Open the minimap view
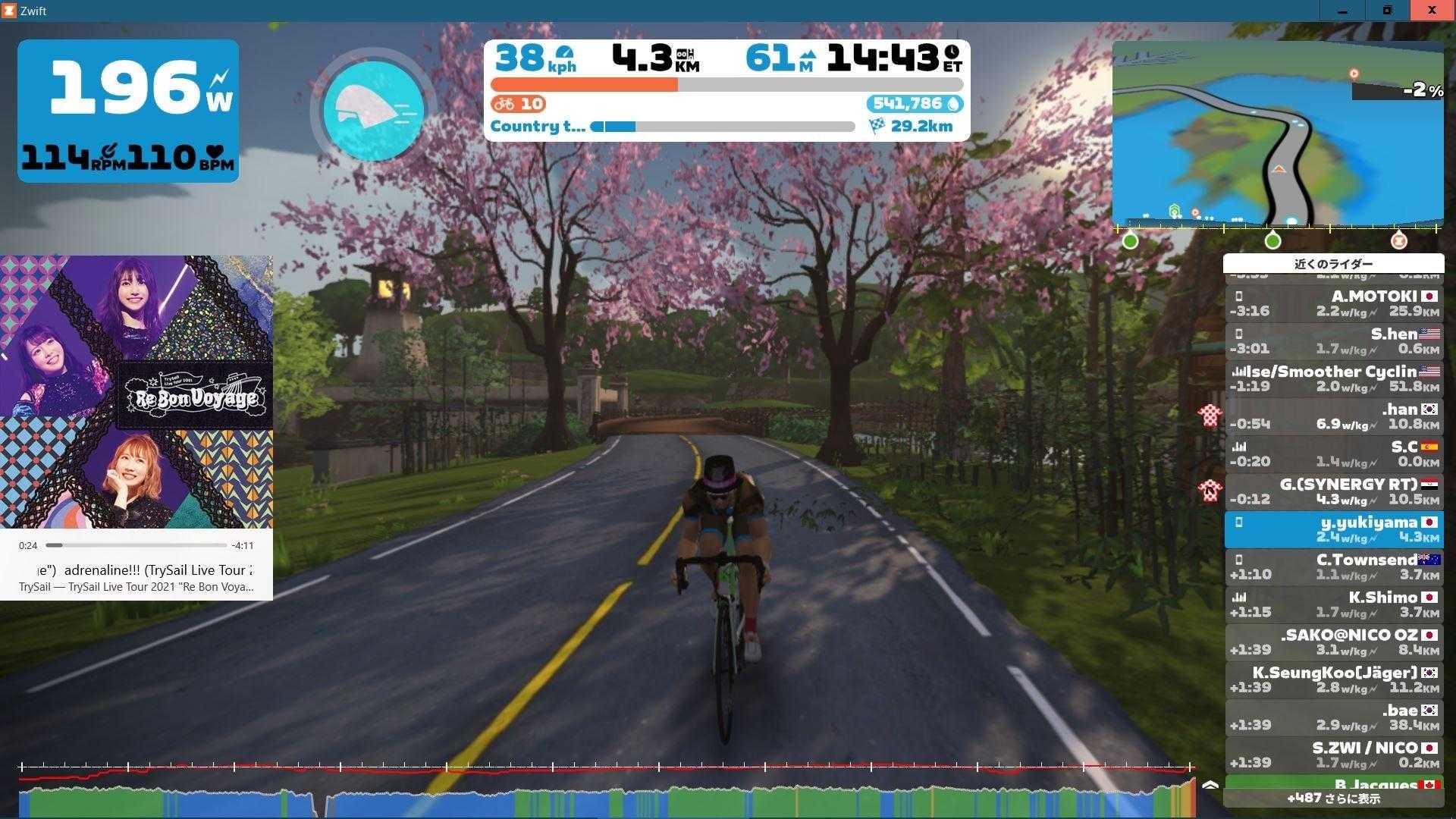Image resolution: width=1456 pixels, height=819 pixels. point(1277,133)
